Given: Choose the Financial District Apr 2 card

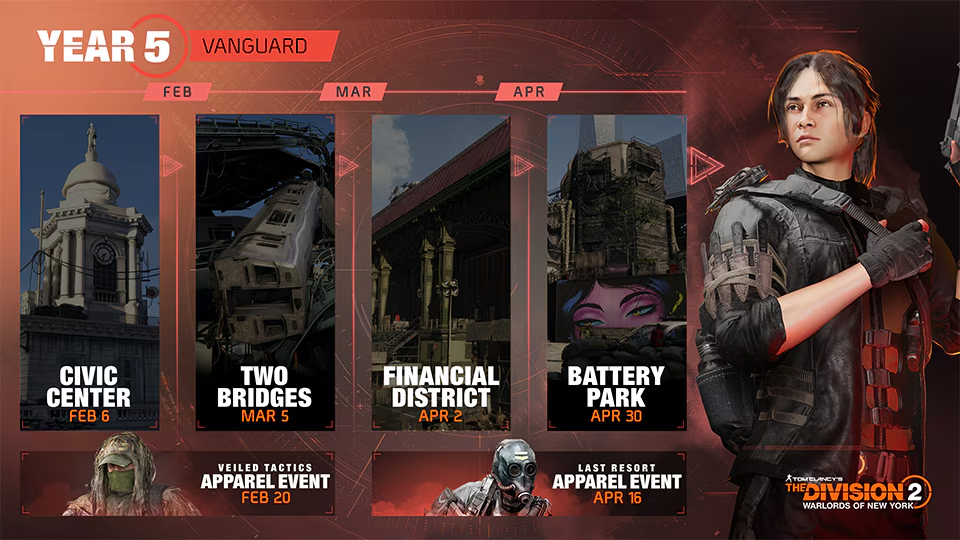Looking at the screenshot, I should coord(441,272).
